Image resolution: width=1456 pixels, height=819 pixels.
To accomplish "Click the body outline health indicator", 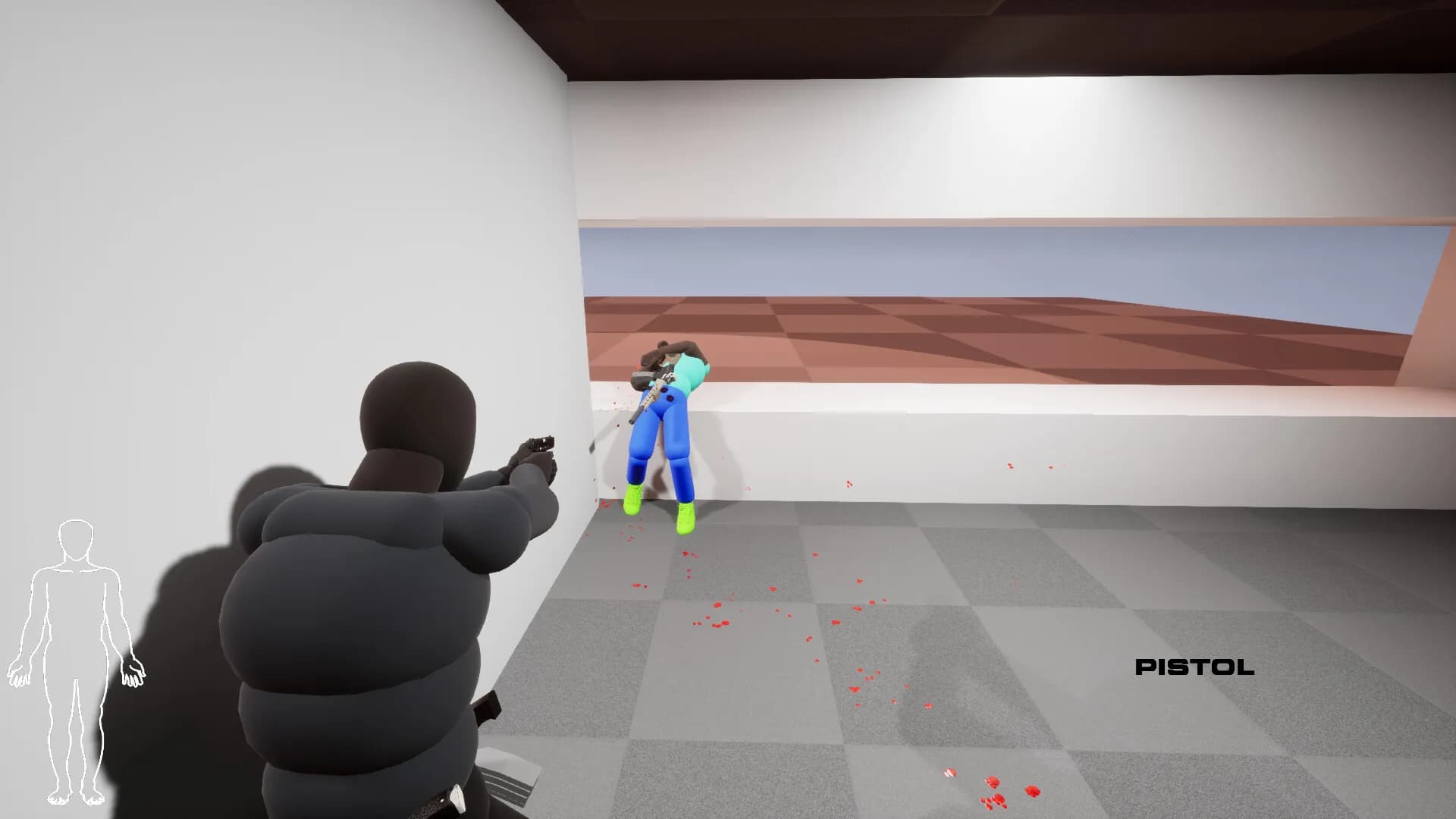I will pyautogui.click(x=76, y=660).
